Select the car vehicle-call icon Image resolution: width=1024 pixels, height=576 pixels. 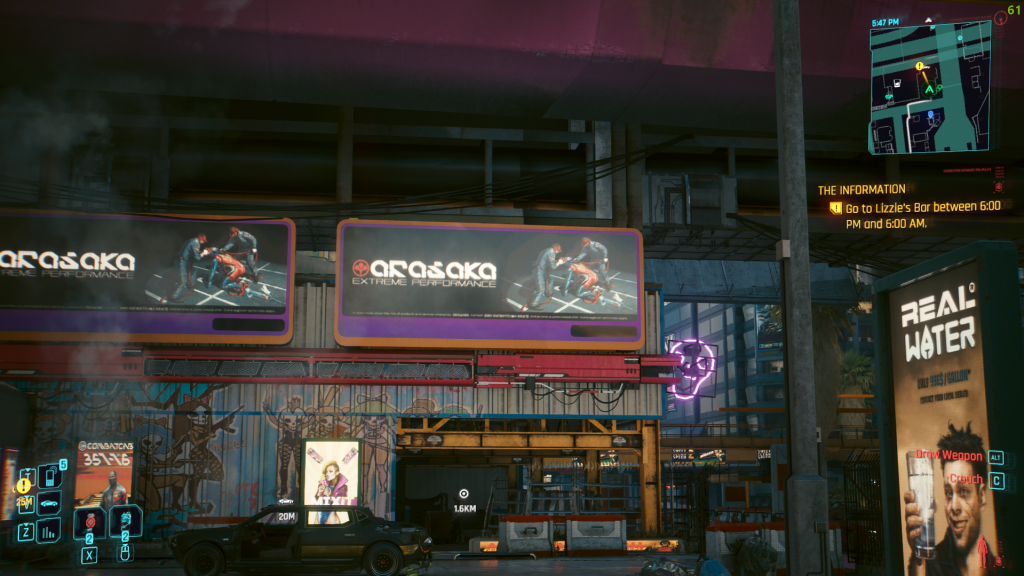point(49,503)
